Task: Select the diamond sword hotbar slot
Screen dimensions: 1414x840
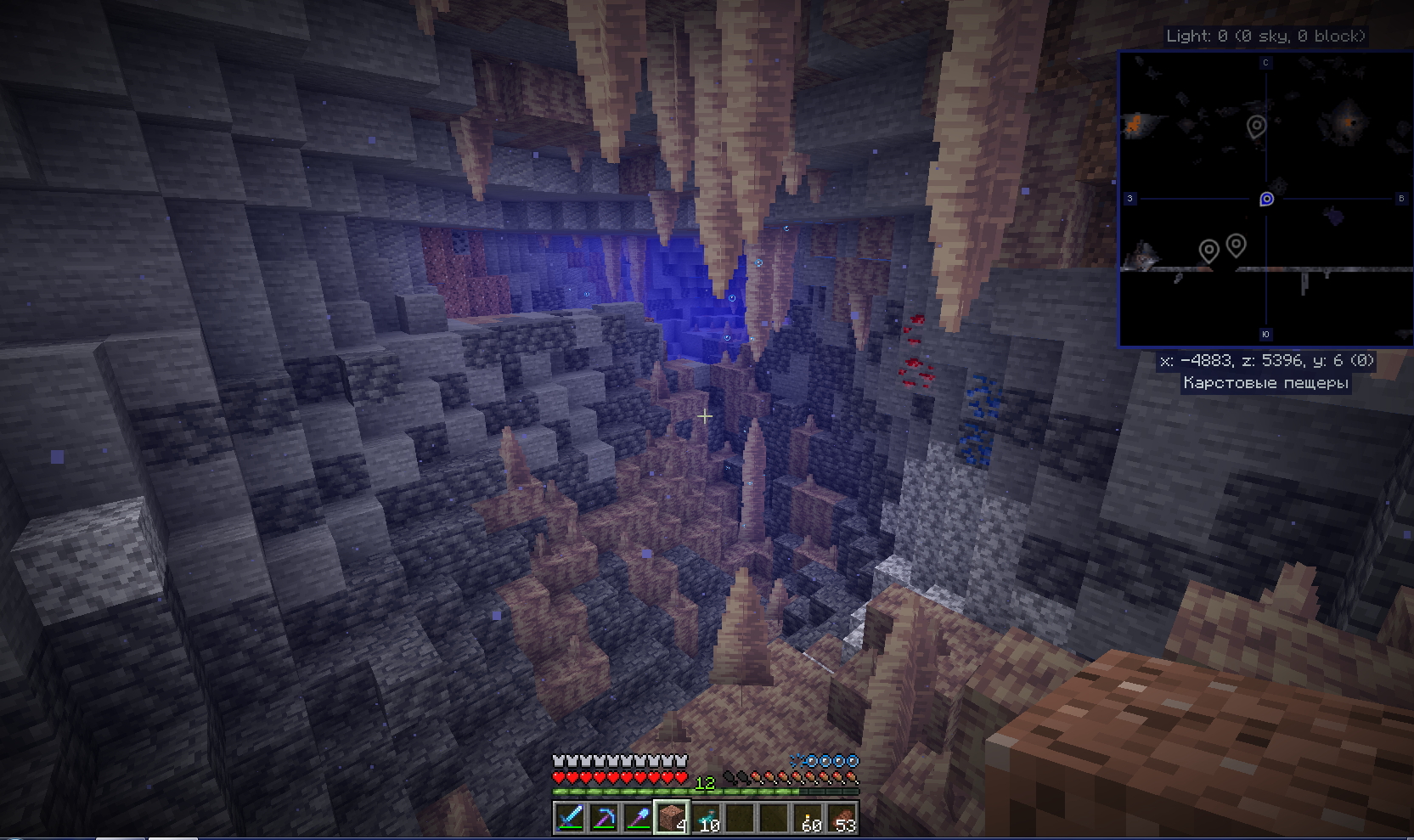Action: click(x=570, y=818)
